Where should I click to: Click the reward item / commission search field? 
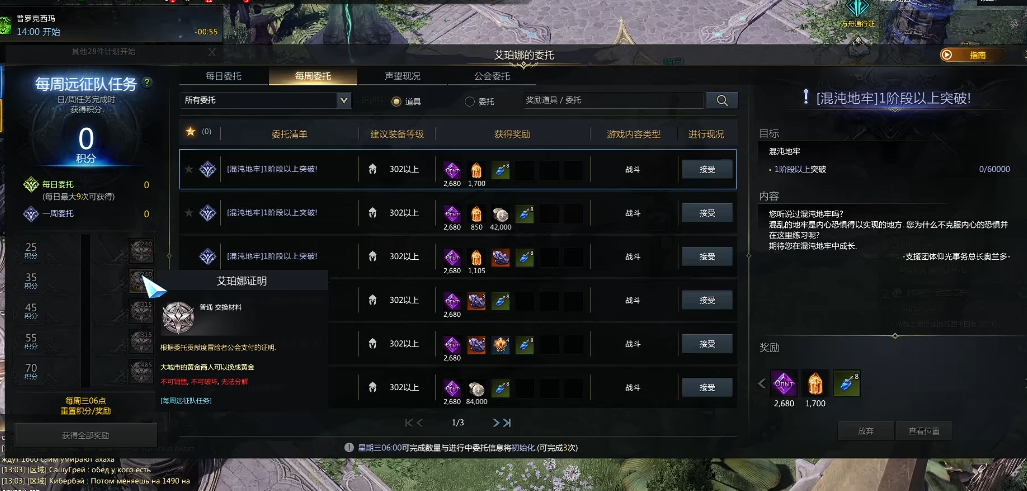click(x=612, y=100)
